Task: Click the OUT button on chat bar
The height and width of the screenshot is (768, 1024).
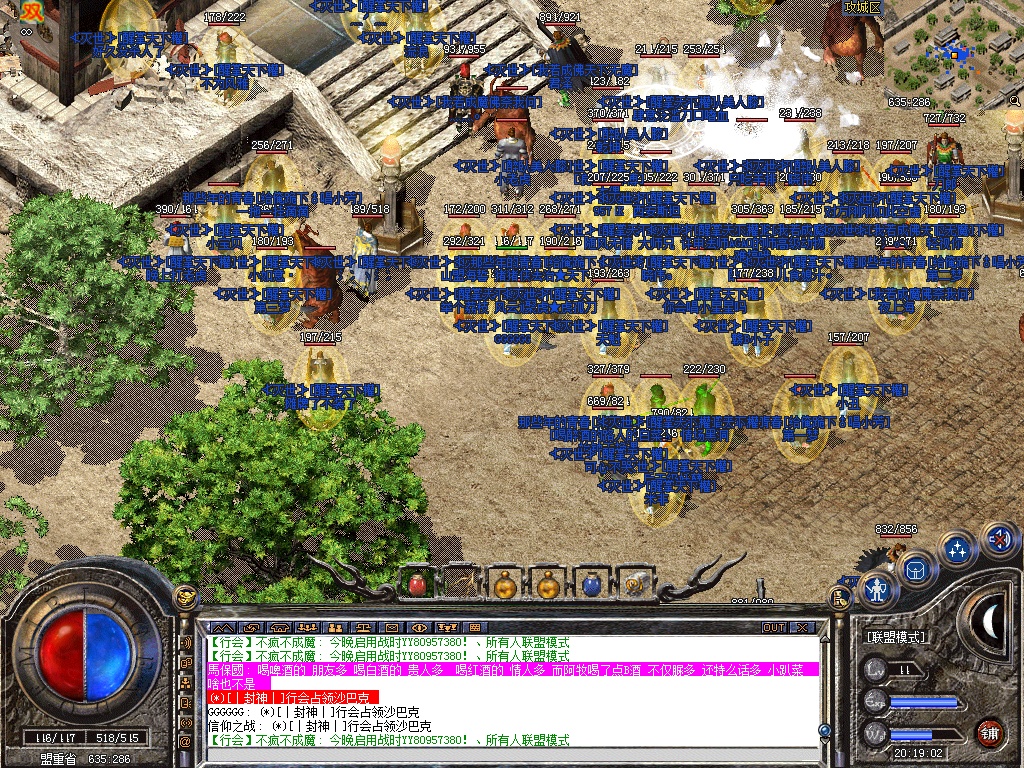Action: [x=774, y=628]
